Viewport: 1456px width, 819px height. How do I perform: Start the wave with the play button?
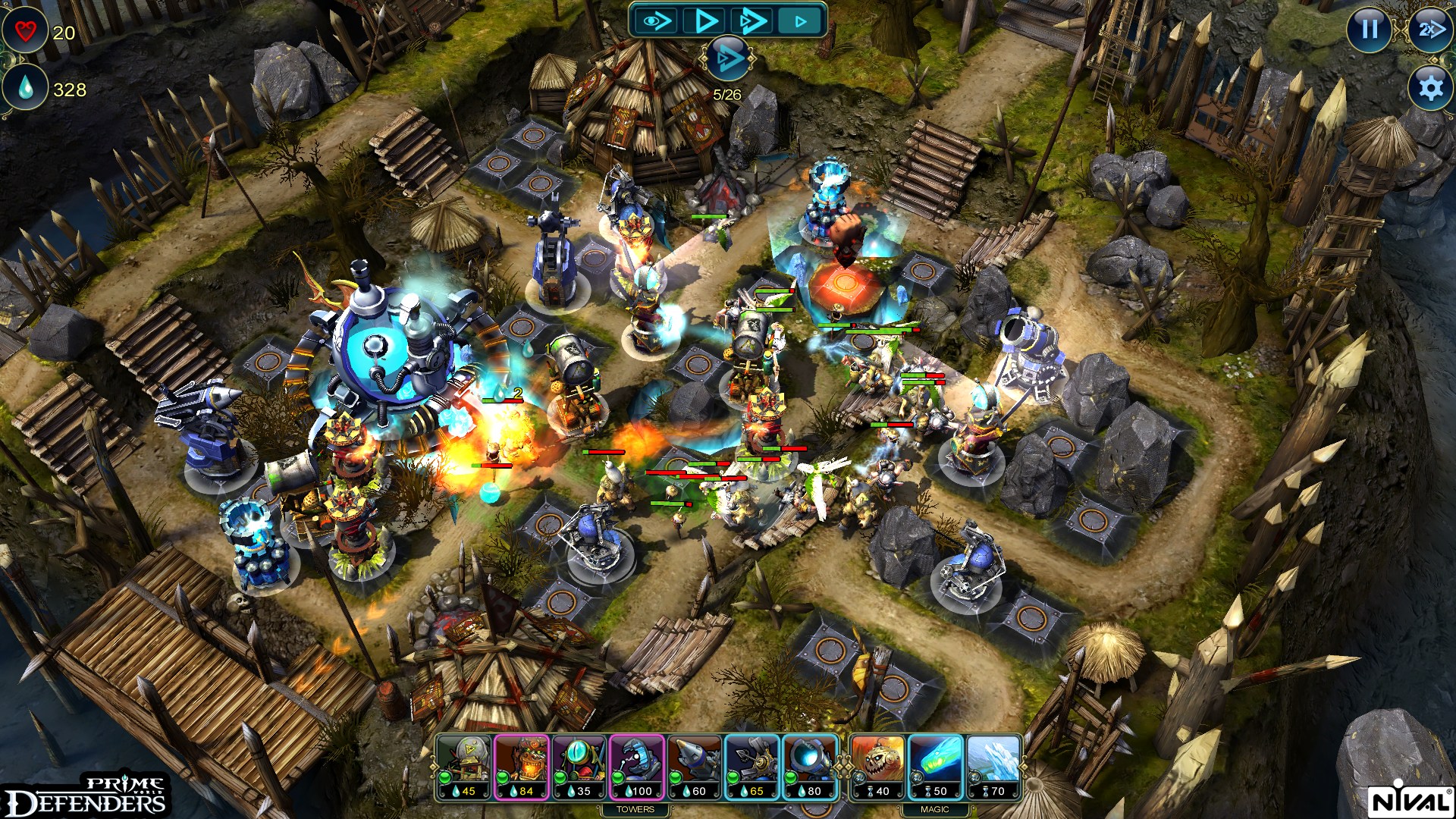click(704, 20)
